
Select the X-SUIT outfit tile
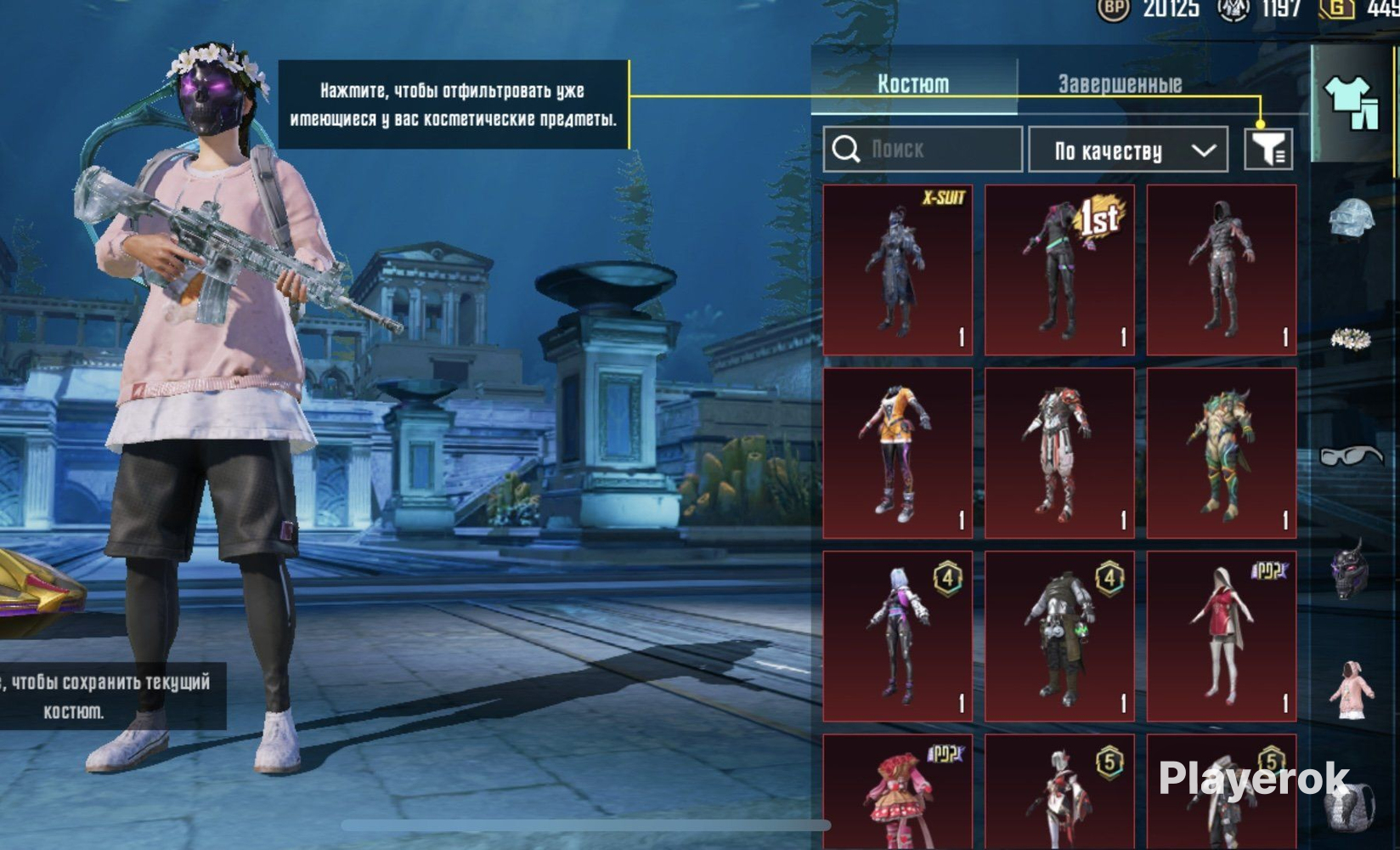898,269
